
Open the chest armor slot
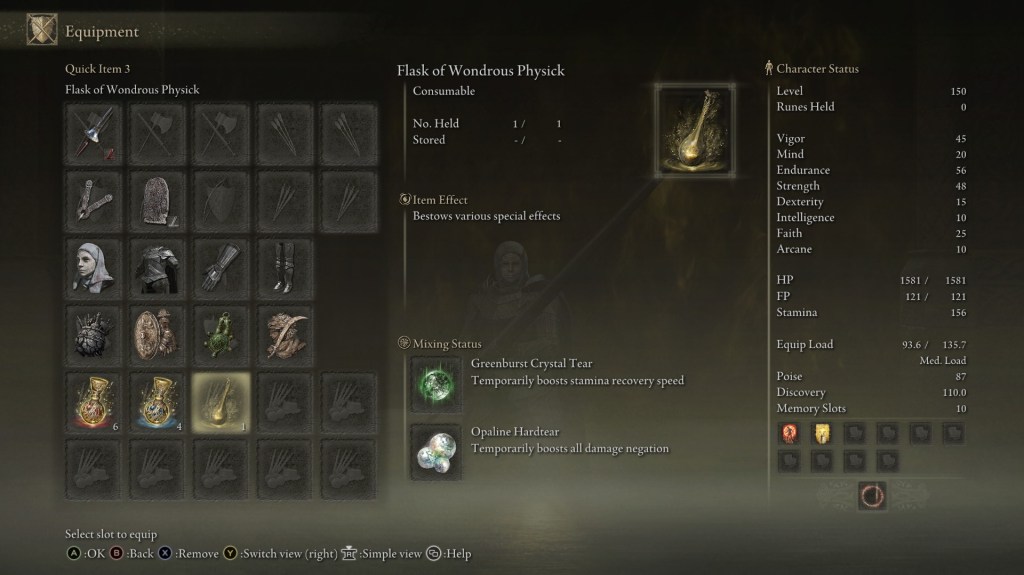tap(157, 266)
